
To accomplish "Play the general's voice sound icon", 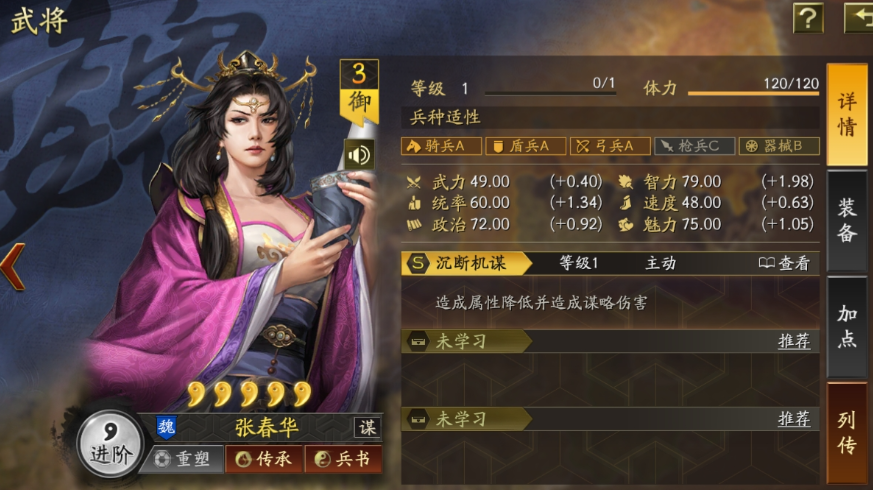I will click(357, 154).
